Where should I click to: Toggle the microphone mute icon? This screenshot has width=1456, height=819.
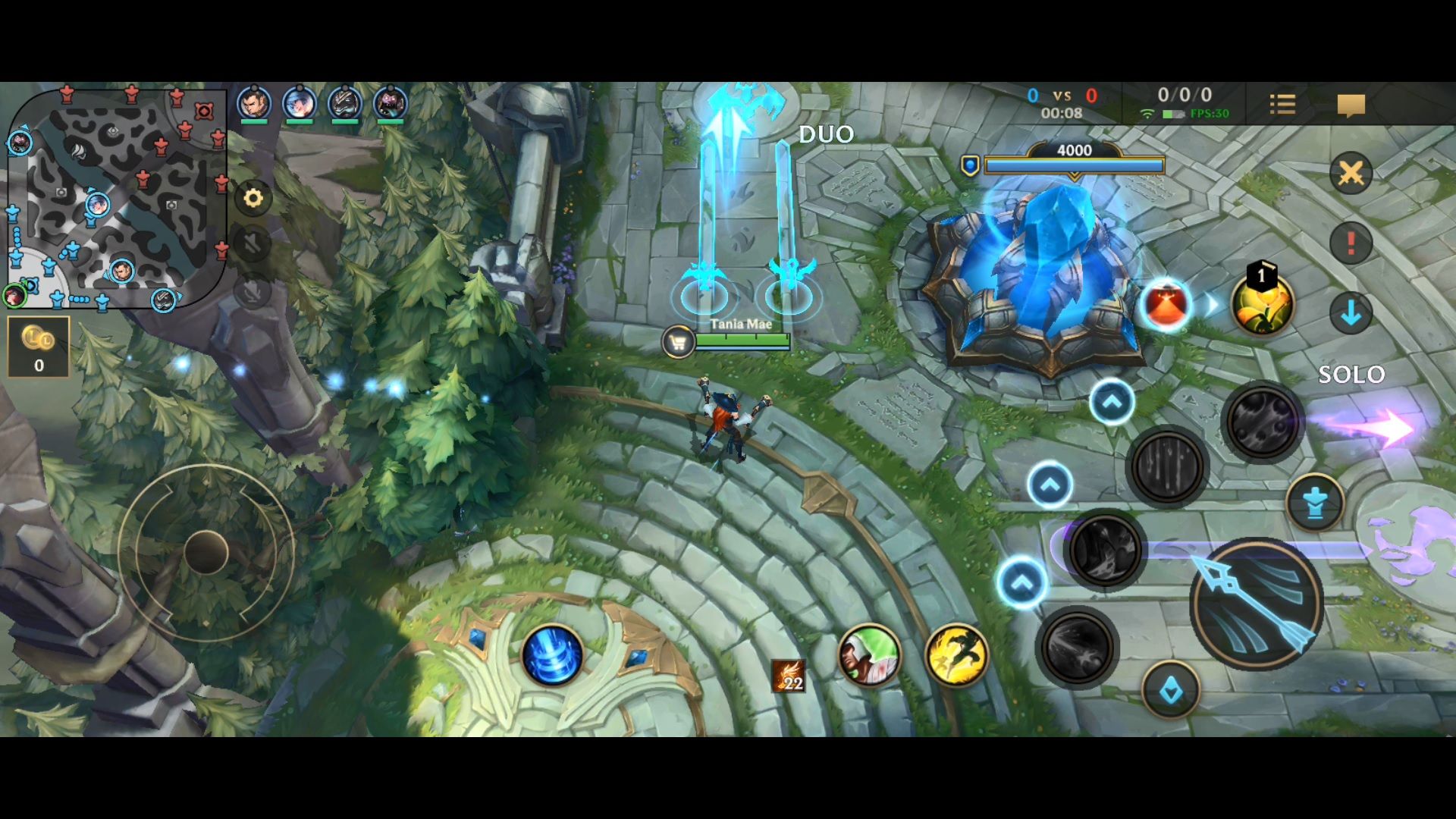[x=253, y=290]
